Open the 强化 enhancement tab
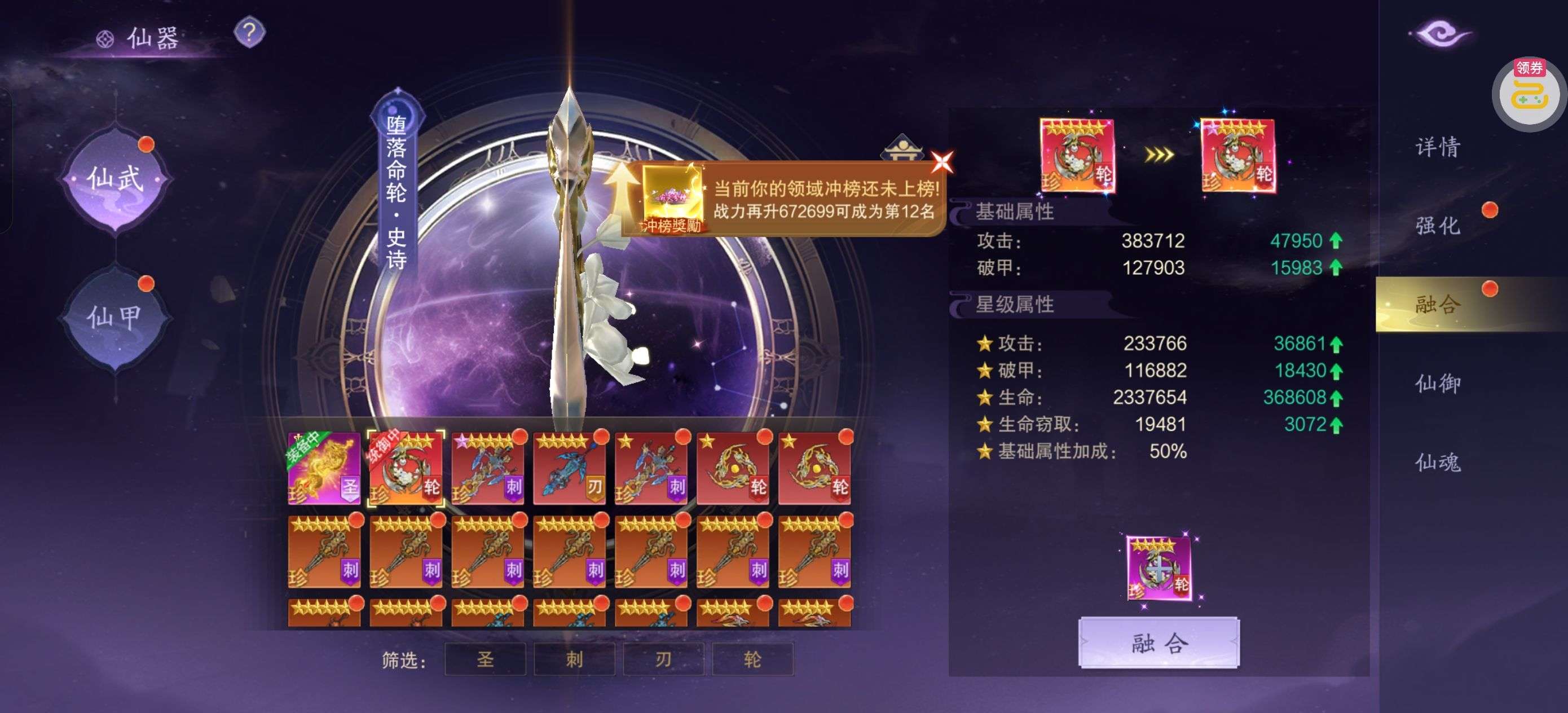 1438,225
